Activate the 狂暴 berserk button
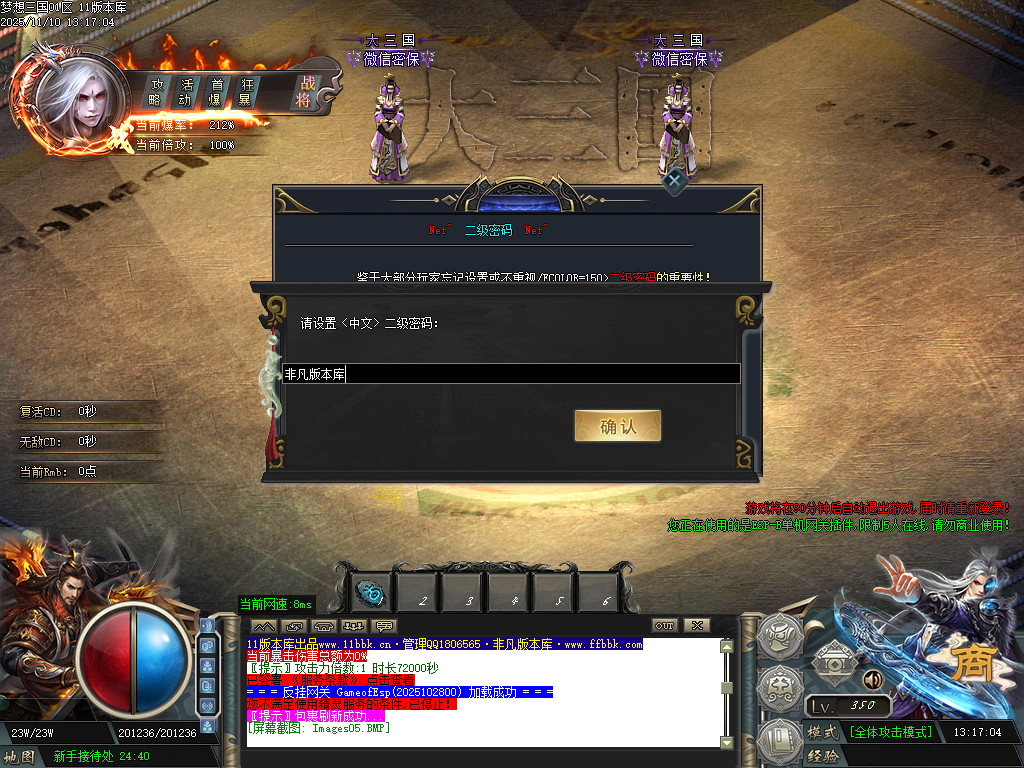The height and width of the screenshot is (768, 1024). coord(244,91)
